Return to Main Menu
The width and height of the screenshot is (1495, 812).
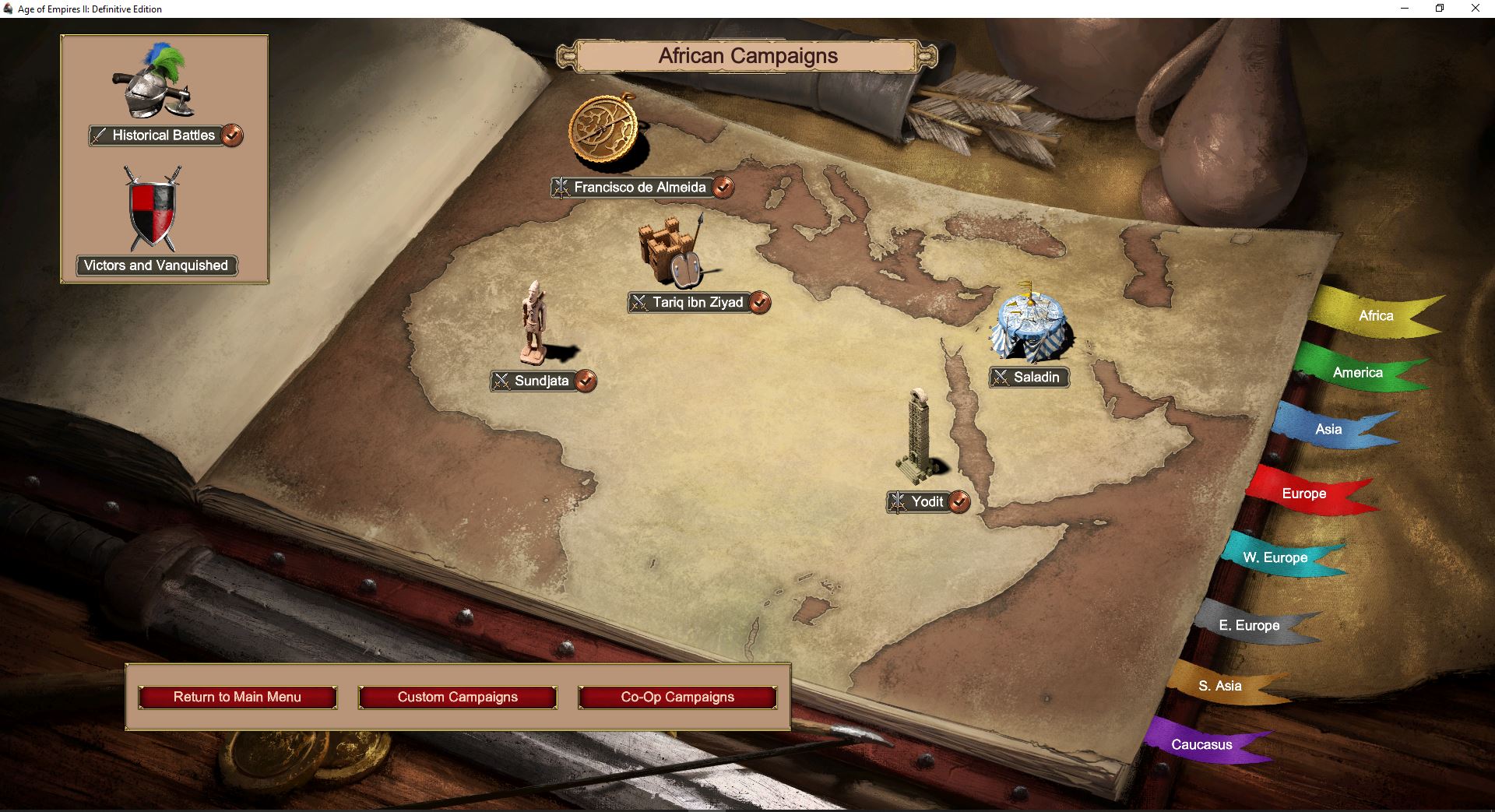[237, 698]
